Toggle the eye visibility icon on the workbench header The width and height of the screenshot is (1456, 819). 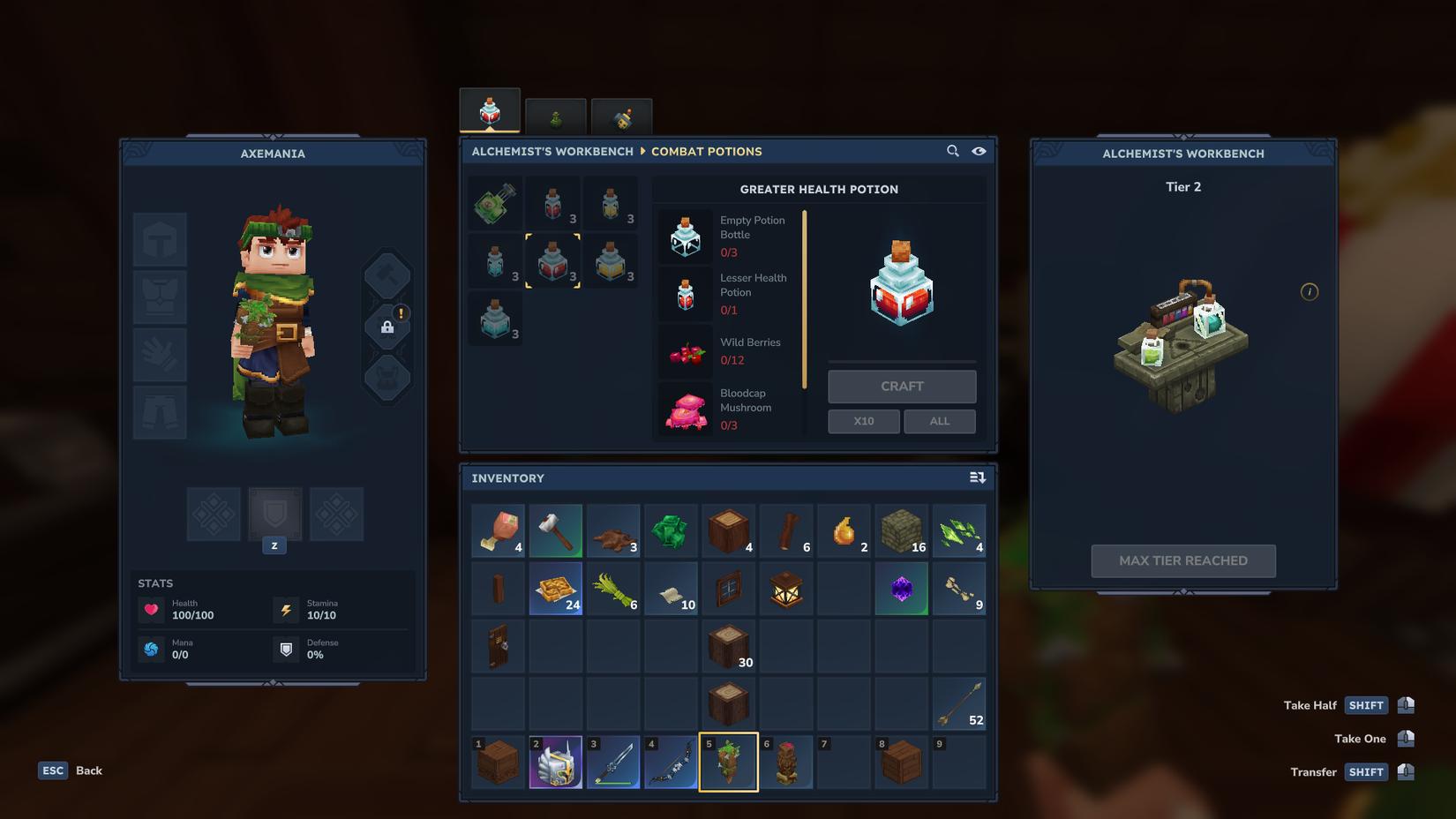point(979,151)
